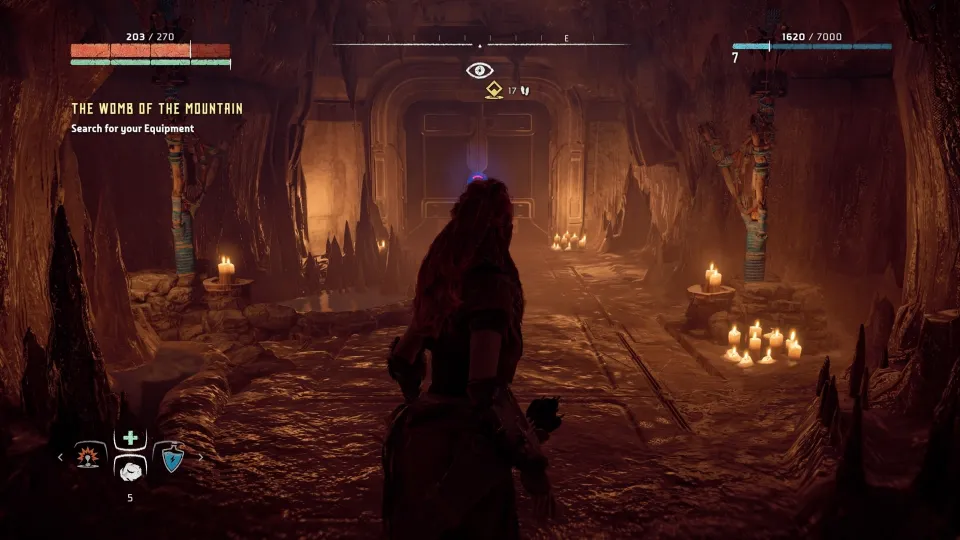This screenshot has height=540, width=960.
Task: Click the compass bar heading strip
Action: [480, 45]
